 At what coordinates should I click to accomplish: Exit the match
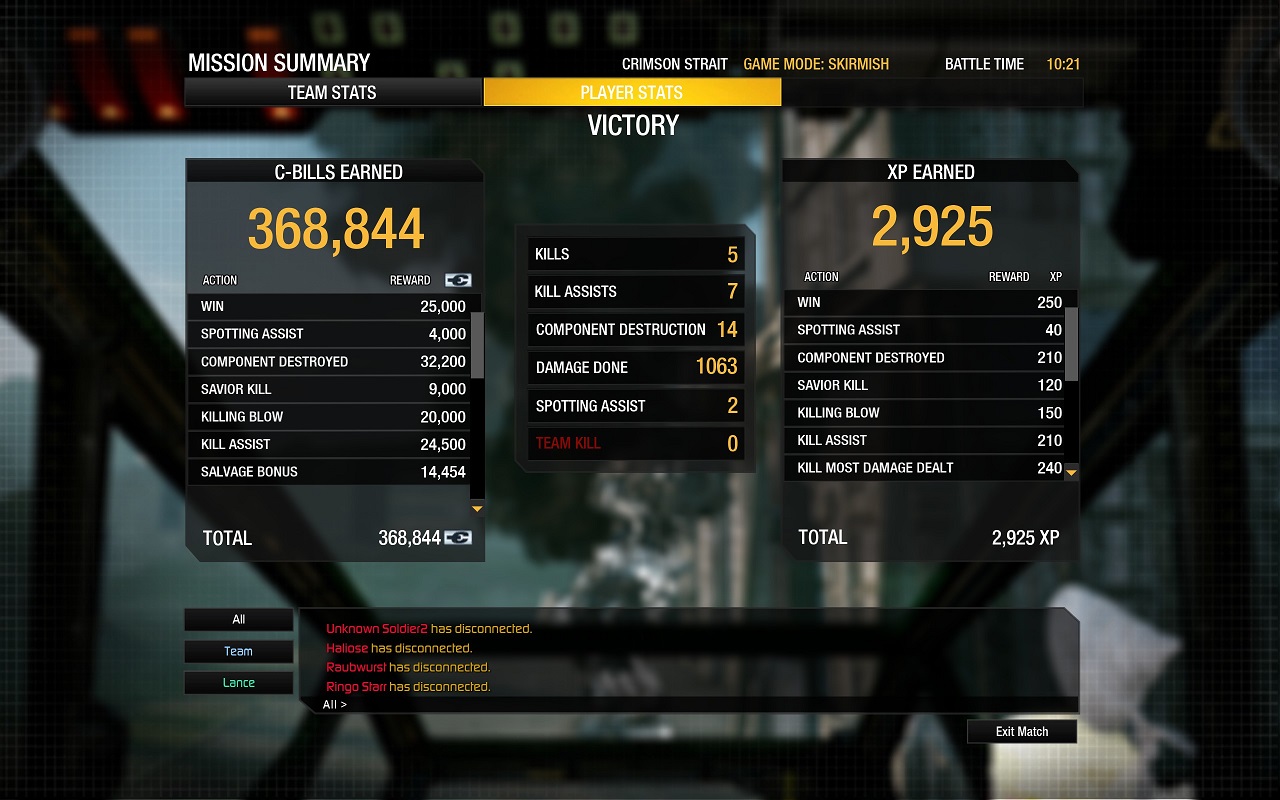pyautogui.click(x=1021, y=732)
